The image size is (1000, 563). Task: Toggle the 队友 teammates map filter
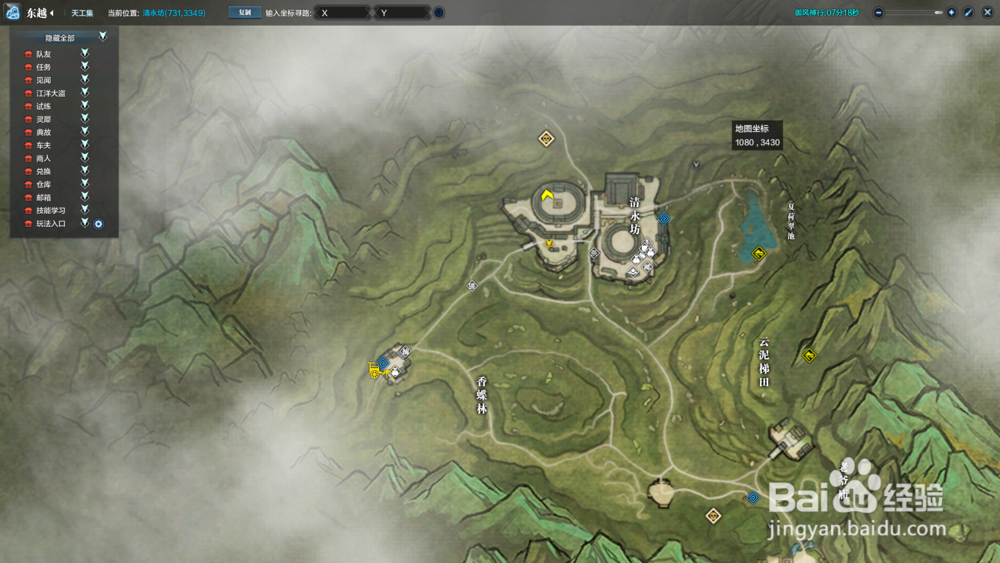(x=85, y=54)
